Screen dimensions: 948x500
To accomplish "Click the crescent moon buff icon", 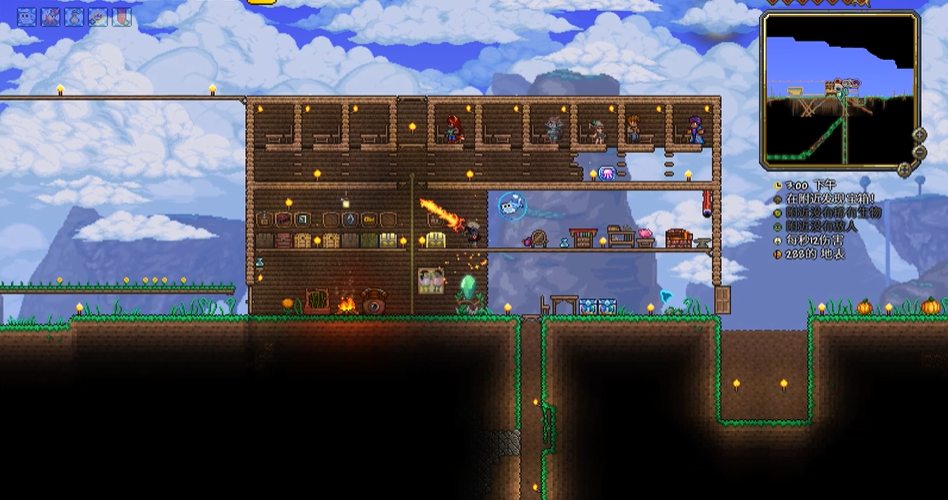I will coord(98,17).
